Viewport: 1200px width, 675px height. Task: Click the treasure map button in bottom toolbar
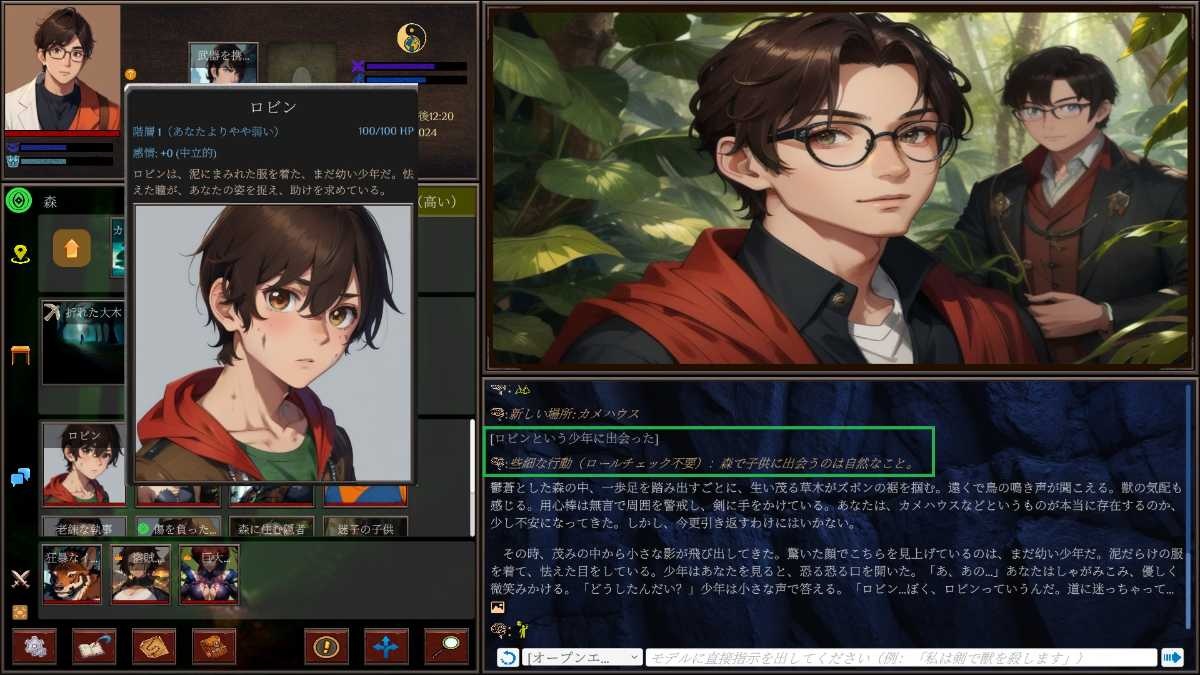(154, 647)
